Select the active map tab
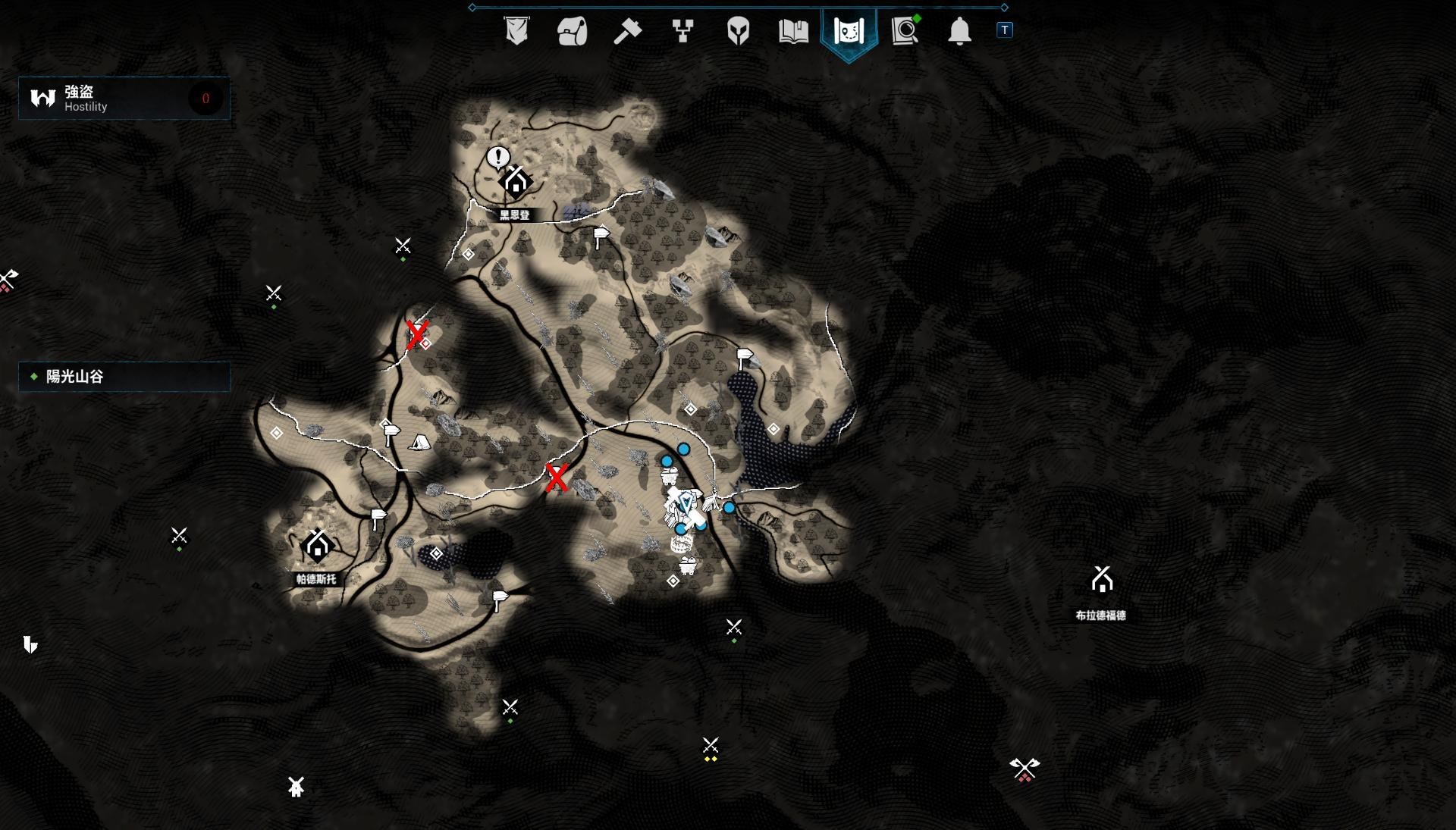 coord(849,32)
